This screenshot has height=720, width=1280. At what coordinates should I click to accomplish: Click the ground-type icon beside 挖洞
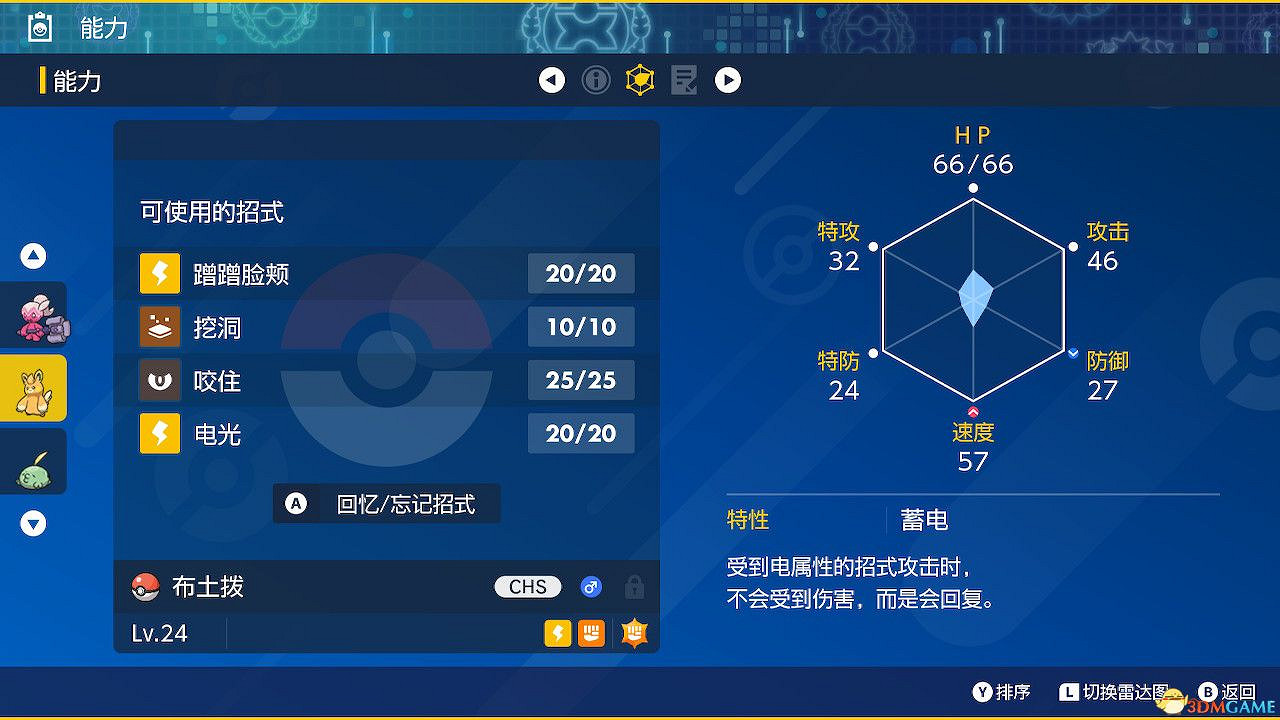pyautogui.click(x=160, y=327)
